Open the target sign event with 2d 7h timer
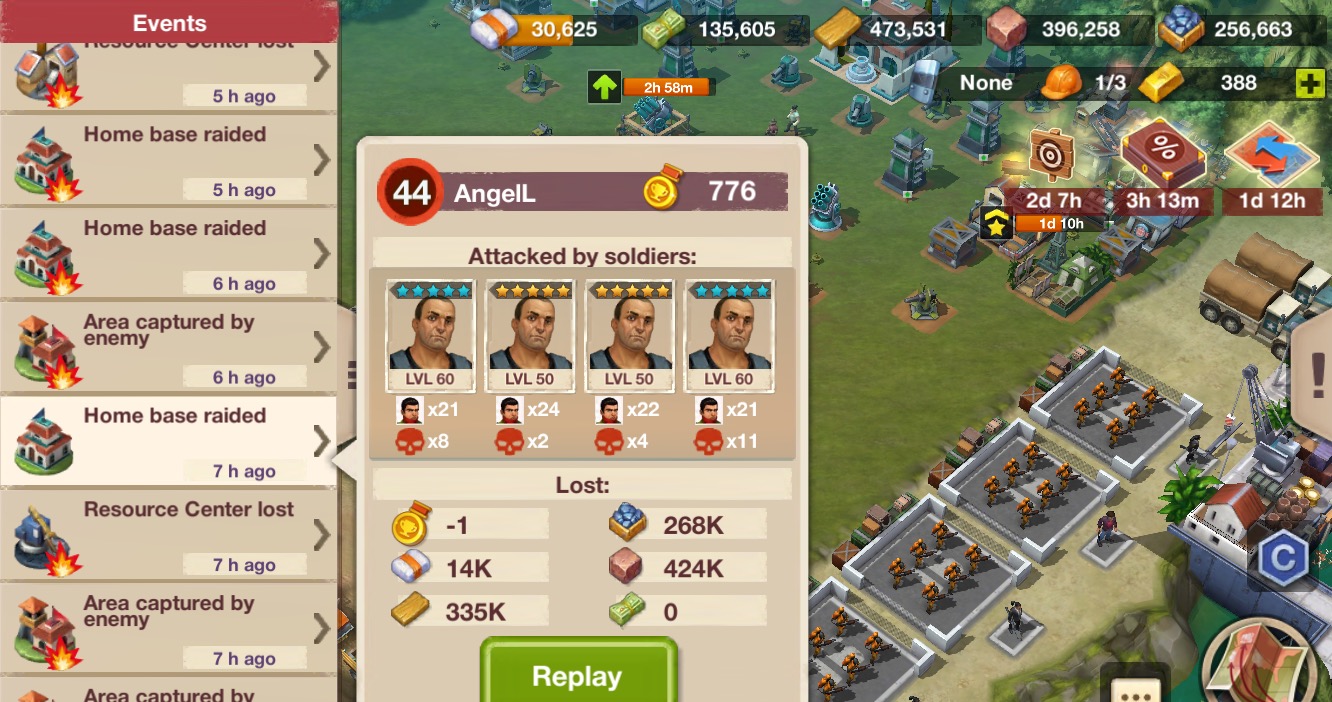The image size is (1332, 702). pos(1052,156)
